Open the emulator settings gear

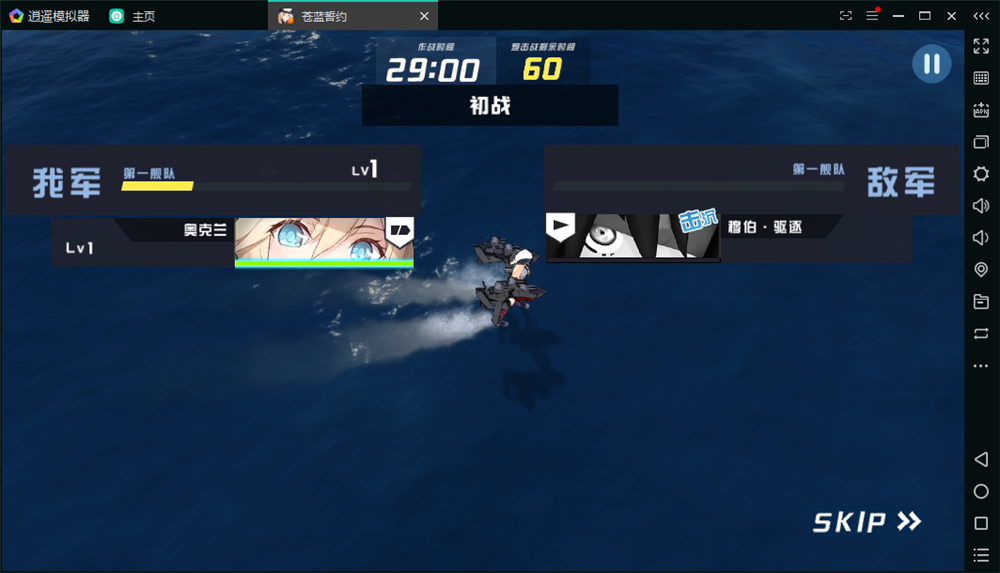(981, 174)
